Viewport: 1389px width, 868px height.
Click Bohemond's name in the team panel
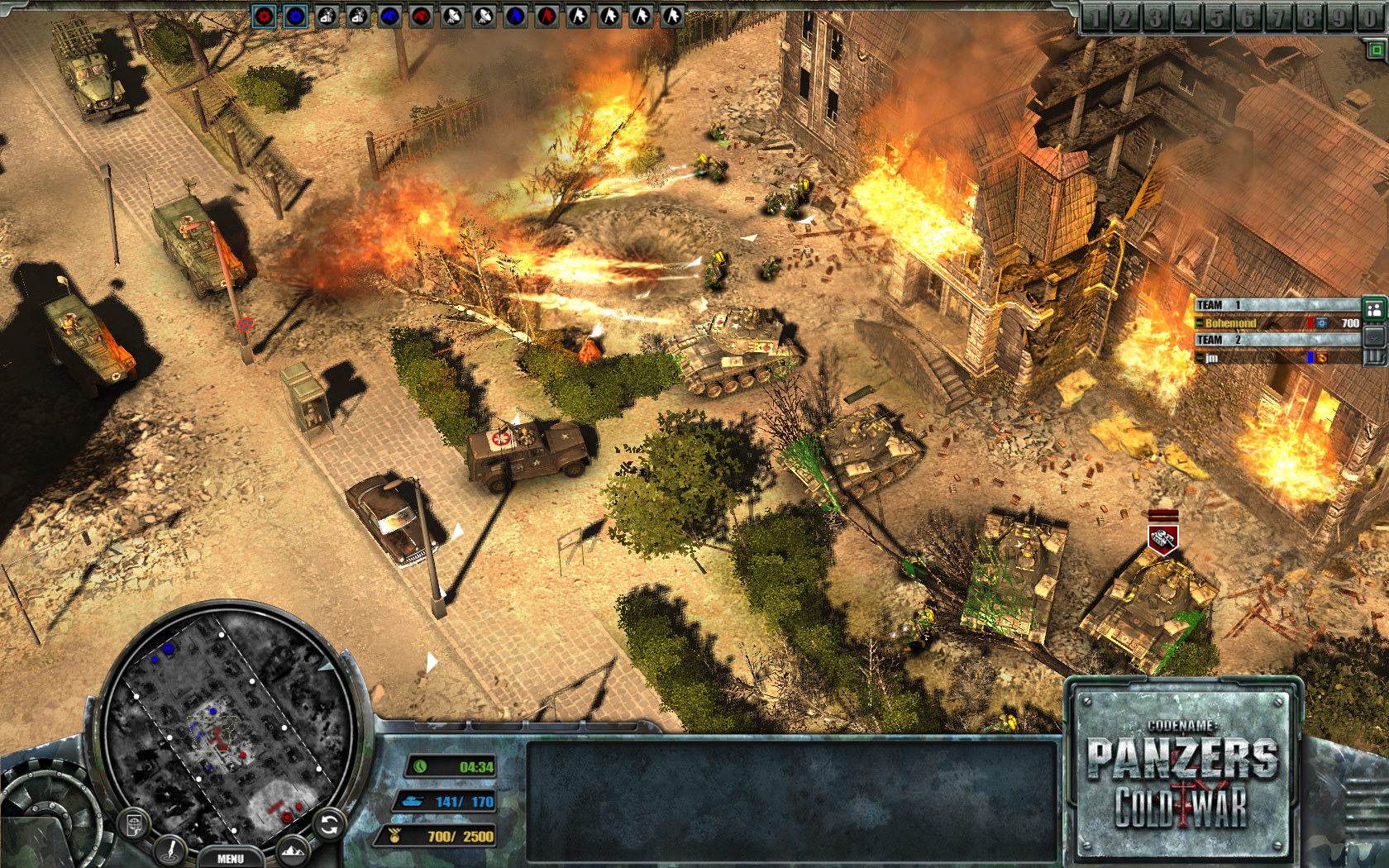pyautogui.click(x=1232, y=322)
